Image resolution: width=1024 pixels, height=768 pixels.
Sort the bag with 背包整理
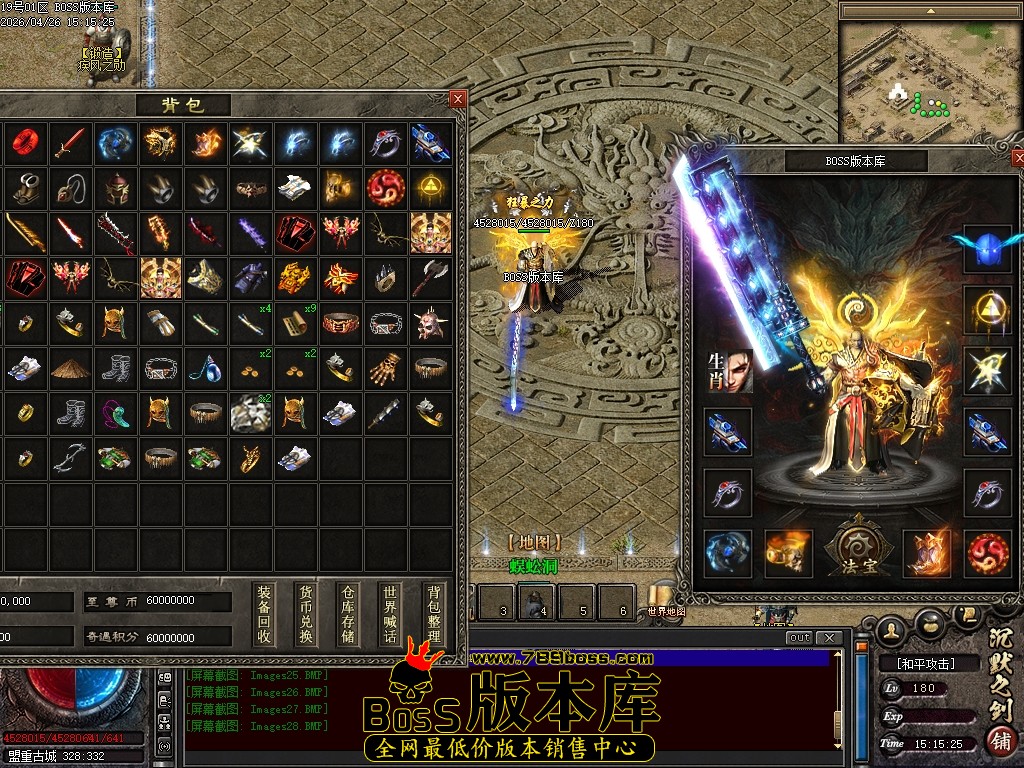click(x=433, y=613)
